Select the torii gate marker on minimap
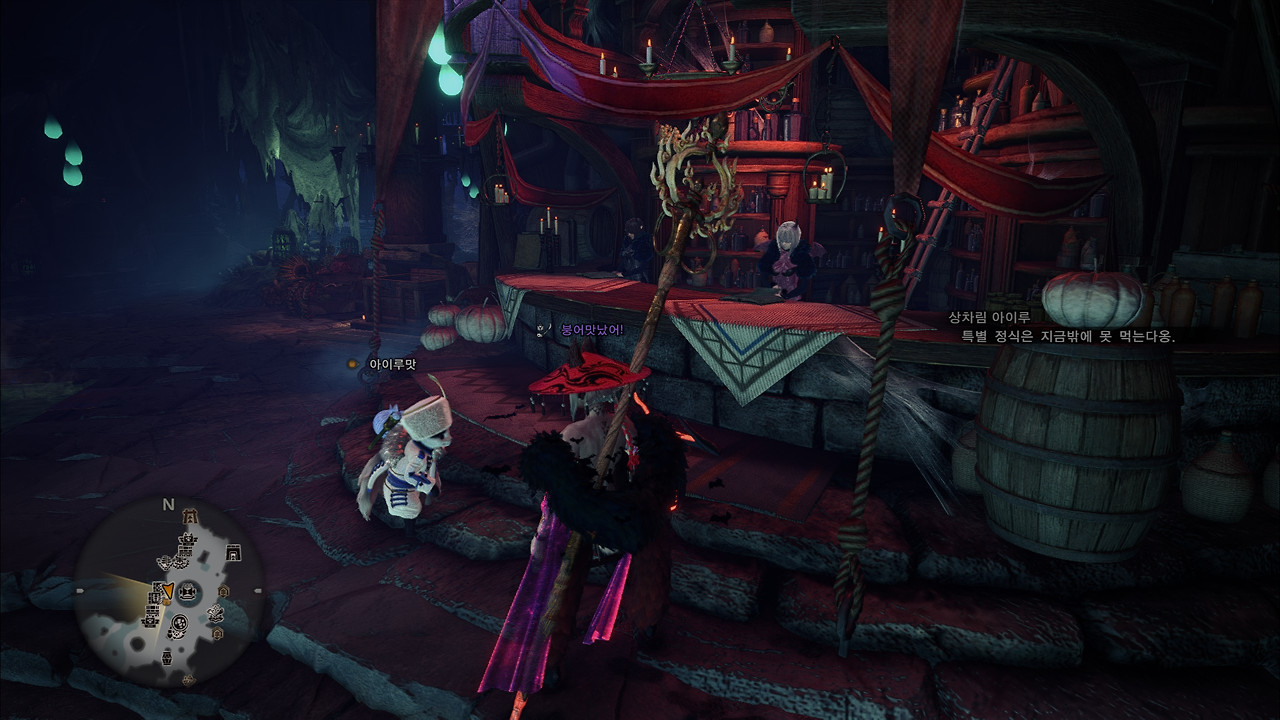Screen dimensions: 1280x720 pyautogui.click(x=190, y=516)
